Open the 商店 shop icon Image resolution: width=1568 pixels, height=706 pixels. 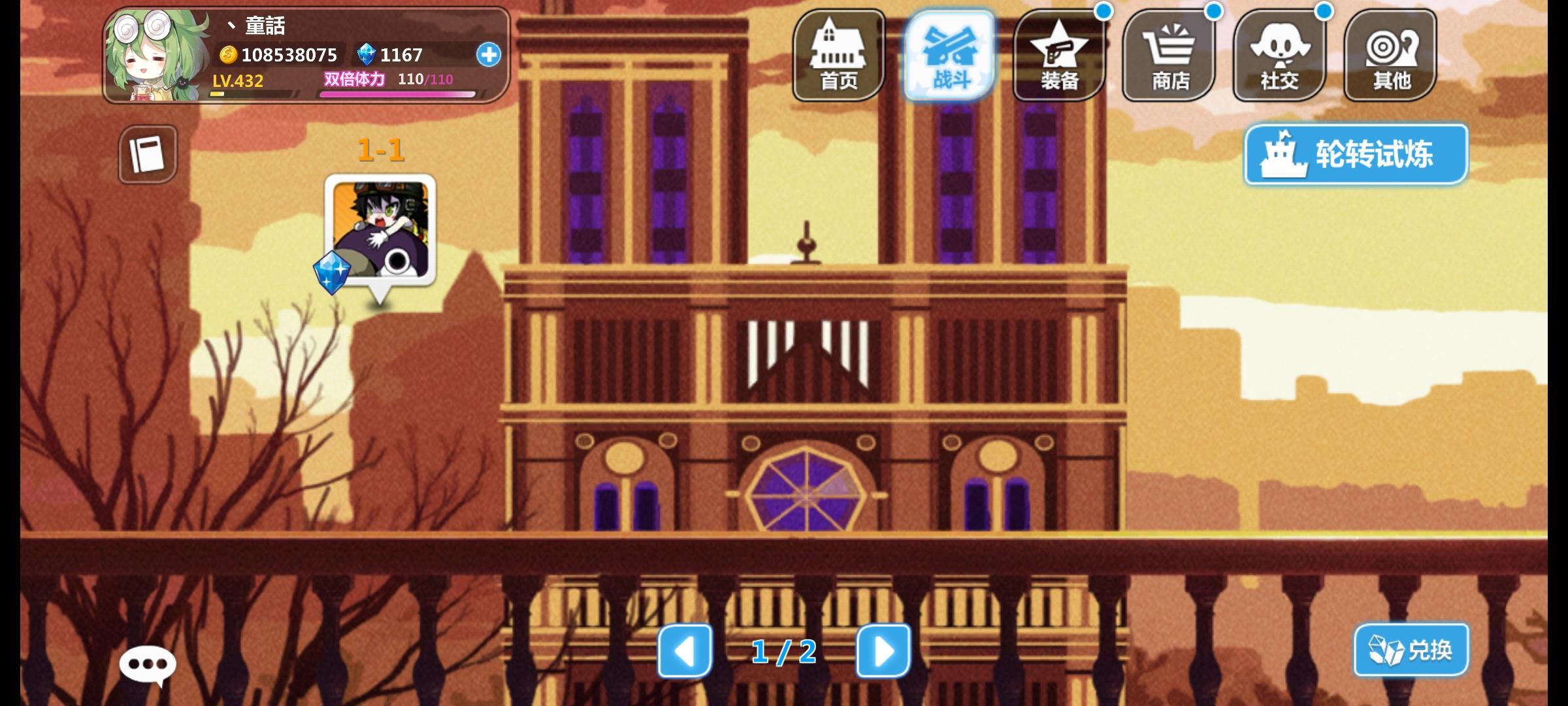click(1170, 56)
